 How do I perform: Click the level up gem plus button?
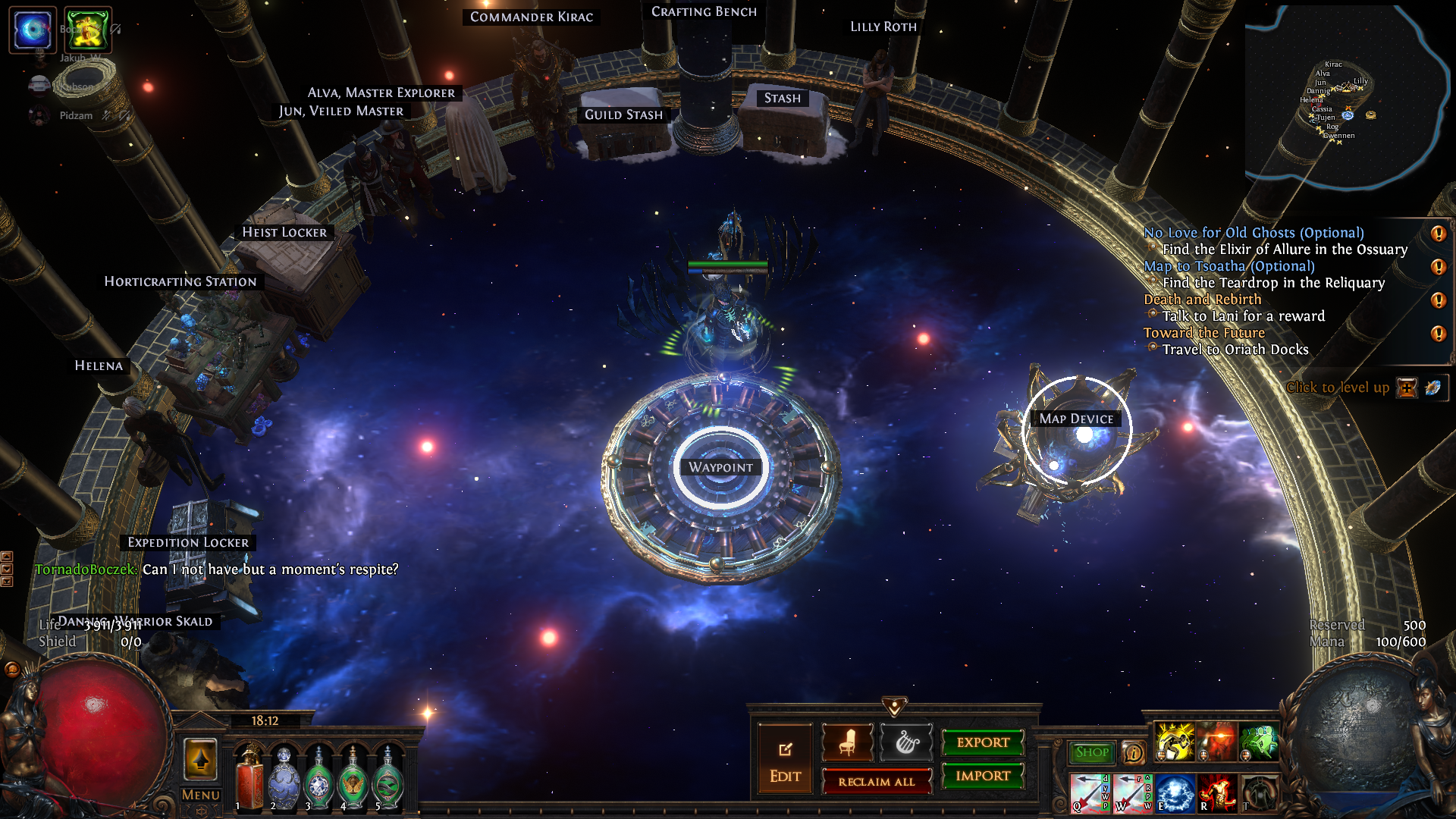[1407, 388]
